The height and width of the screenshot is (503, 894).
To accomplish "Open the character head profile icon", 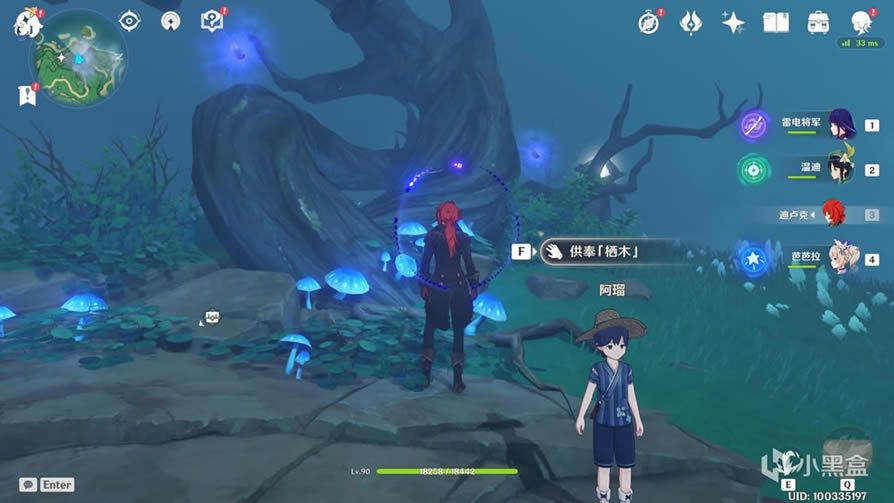I will coord(860,22).
